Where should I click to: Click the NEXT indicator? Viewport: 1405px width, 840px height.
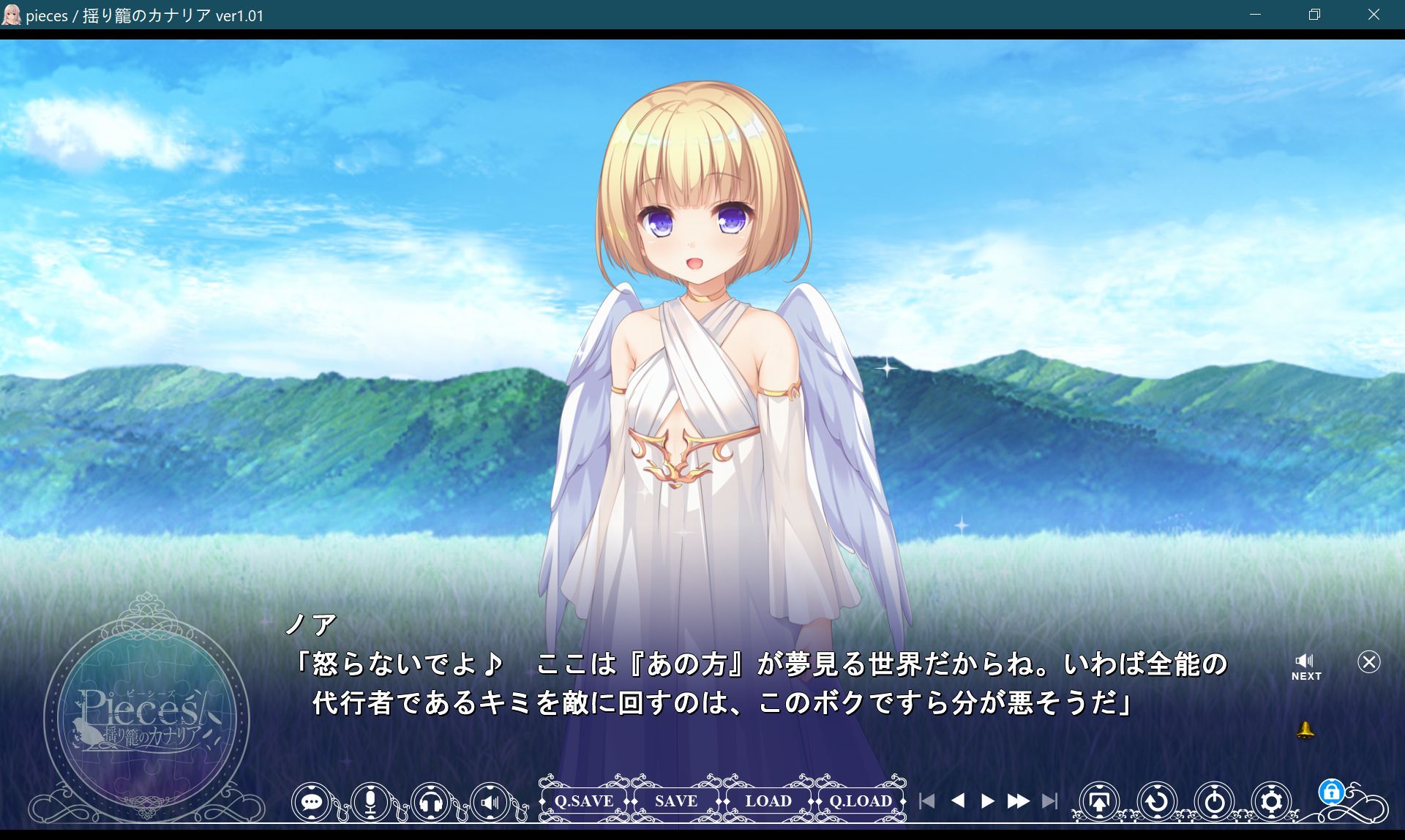pyautogui.click(x=1305, y=675)
